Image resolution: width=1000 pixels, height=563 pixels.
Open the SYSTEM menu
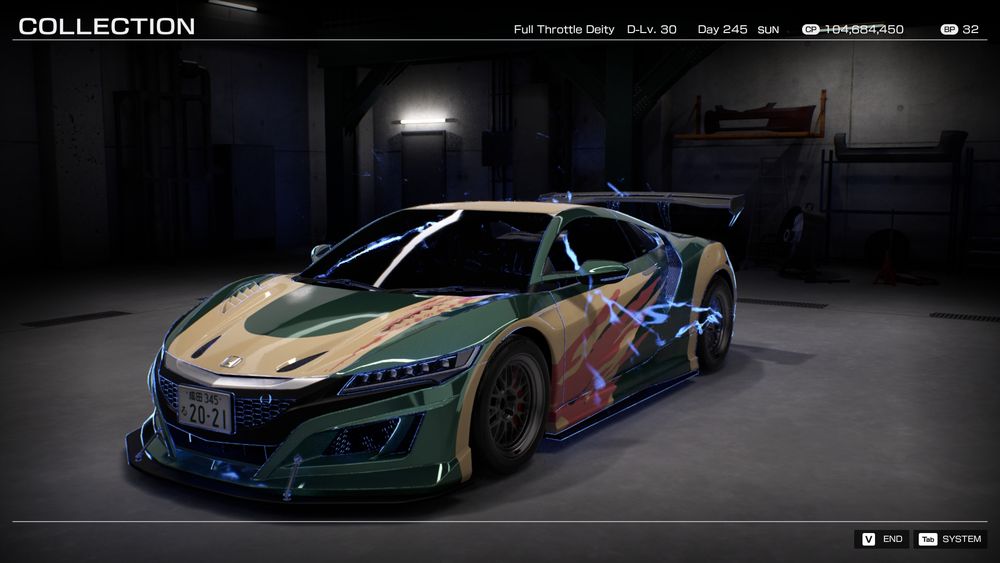point(950,539)
